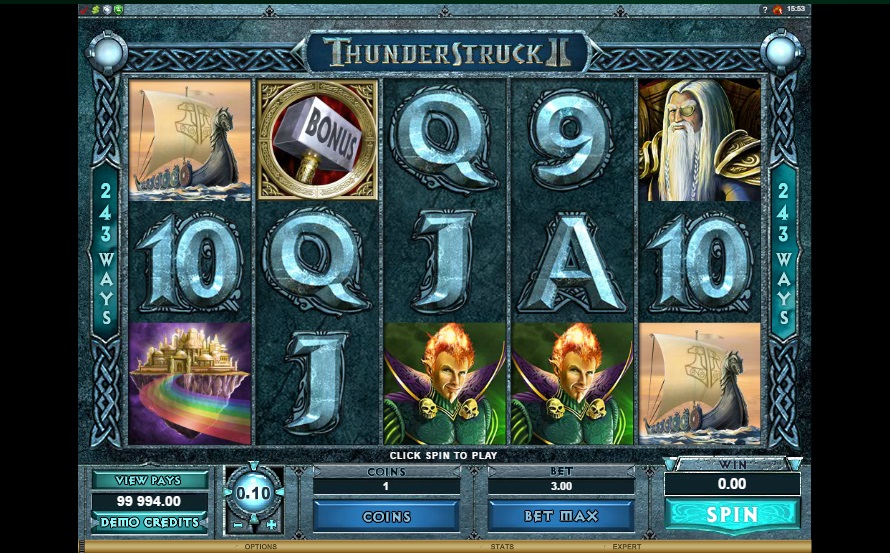Decrease coin size with the minus button
890x553 pixels.
point(237,525)
